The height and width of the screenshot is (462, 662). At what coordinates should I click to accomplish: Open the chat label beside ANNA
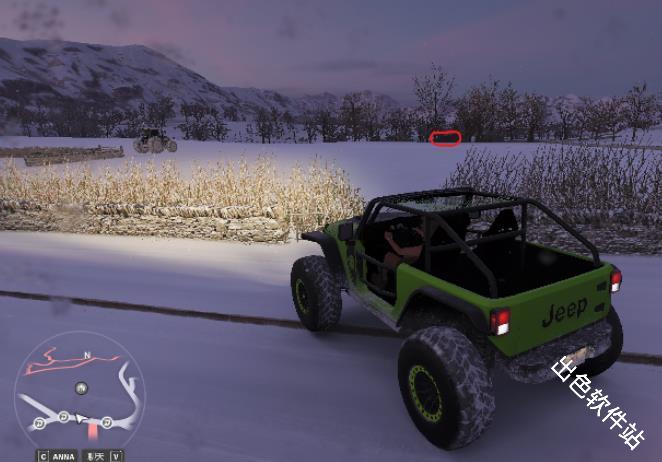[97, 456]
